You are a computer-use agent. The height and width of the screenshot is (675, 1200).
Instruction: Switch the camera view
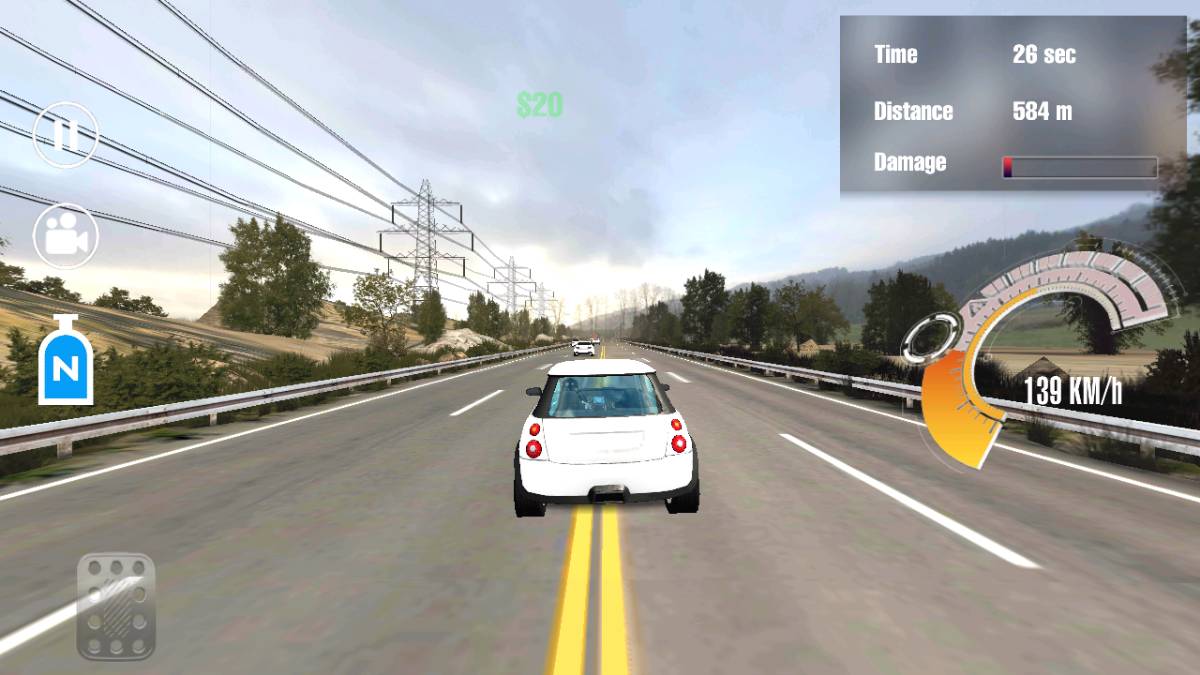[66, 237]
